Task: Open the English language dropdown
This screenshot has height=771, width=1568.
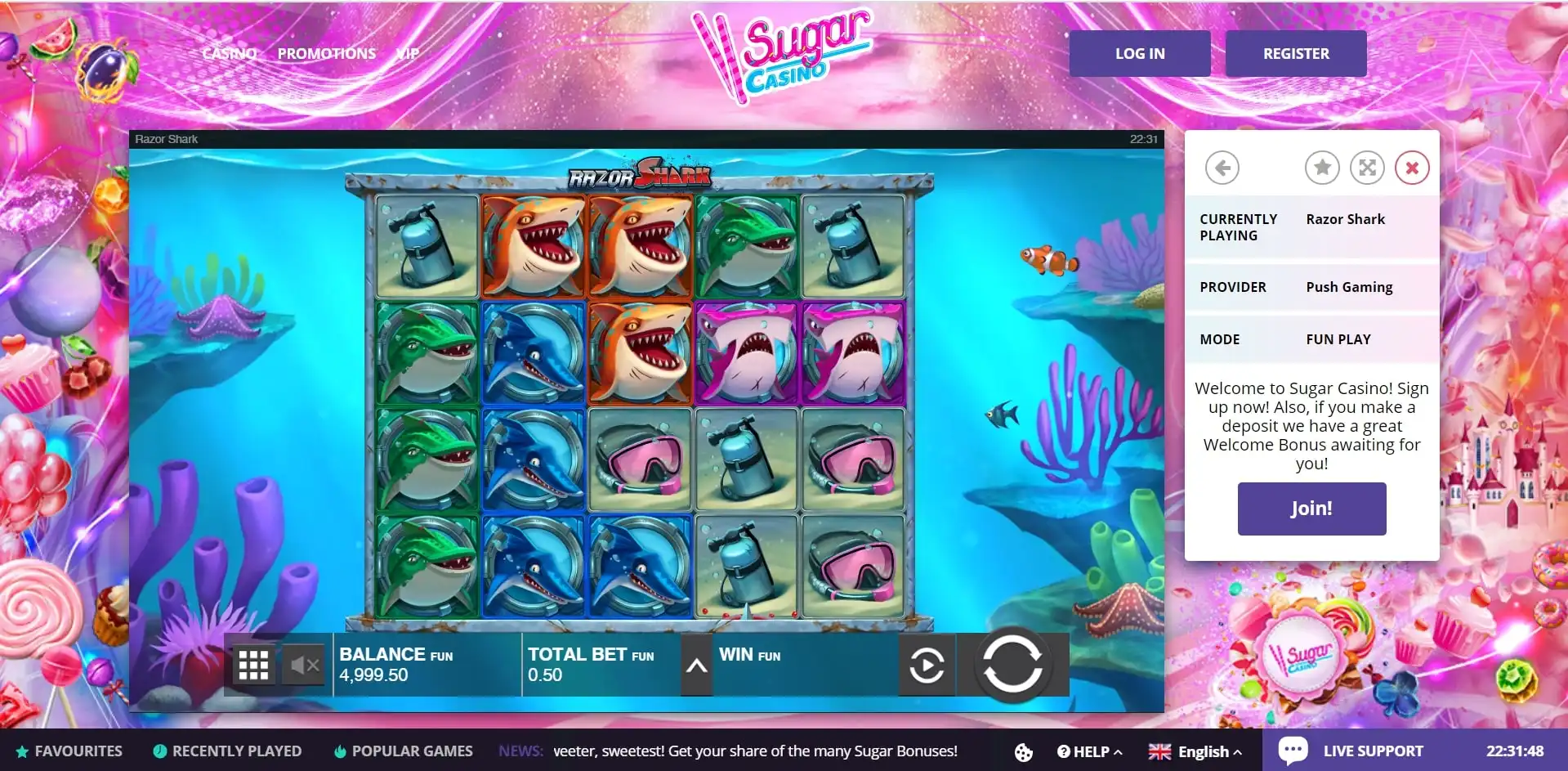Action: tap(1195, 752)
